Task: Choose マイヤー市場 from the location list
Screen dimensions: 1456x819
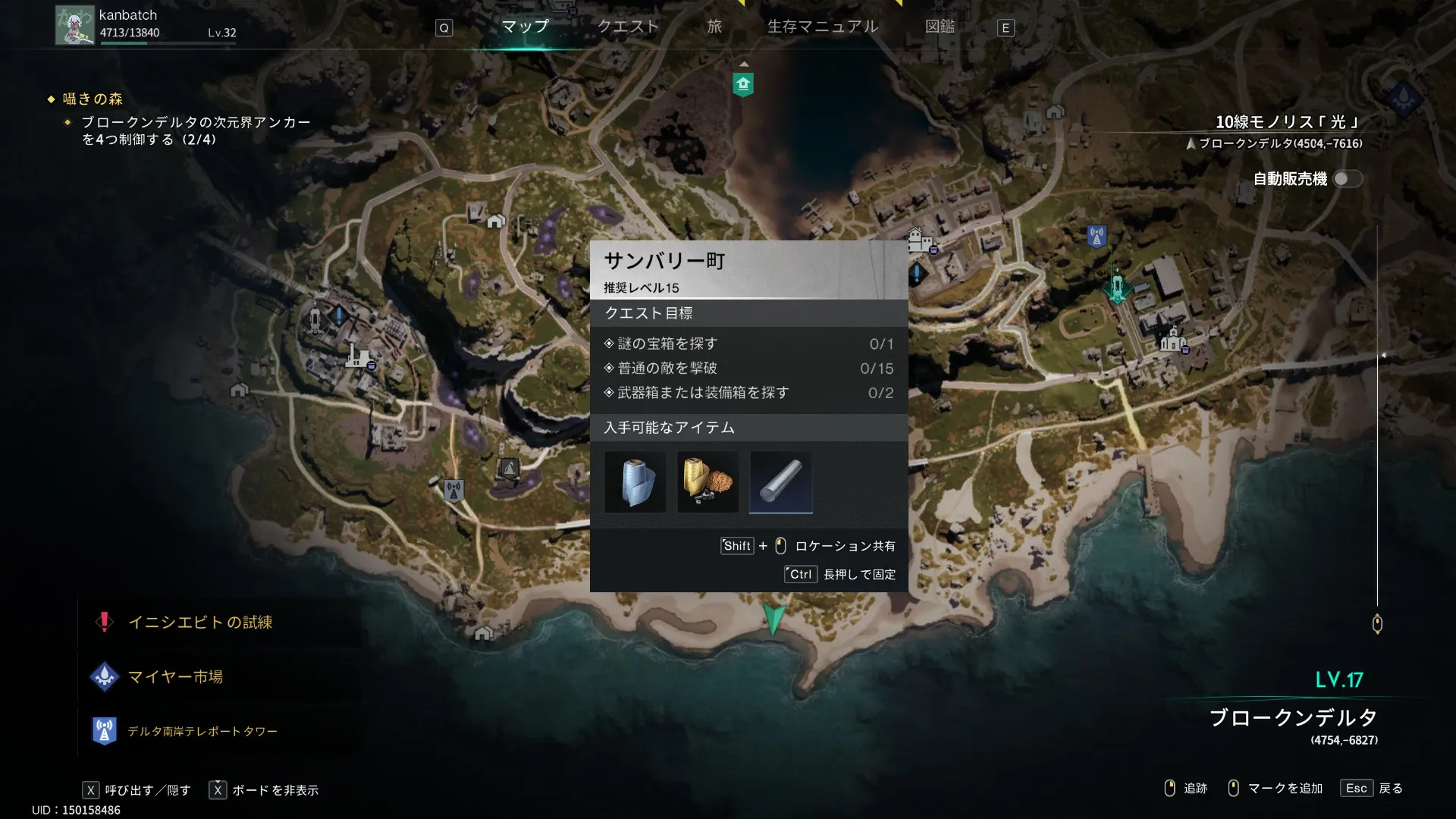Action: pos(175,677)
